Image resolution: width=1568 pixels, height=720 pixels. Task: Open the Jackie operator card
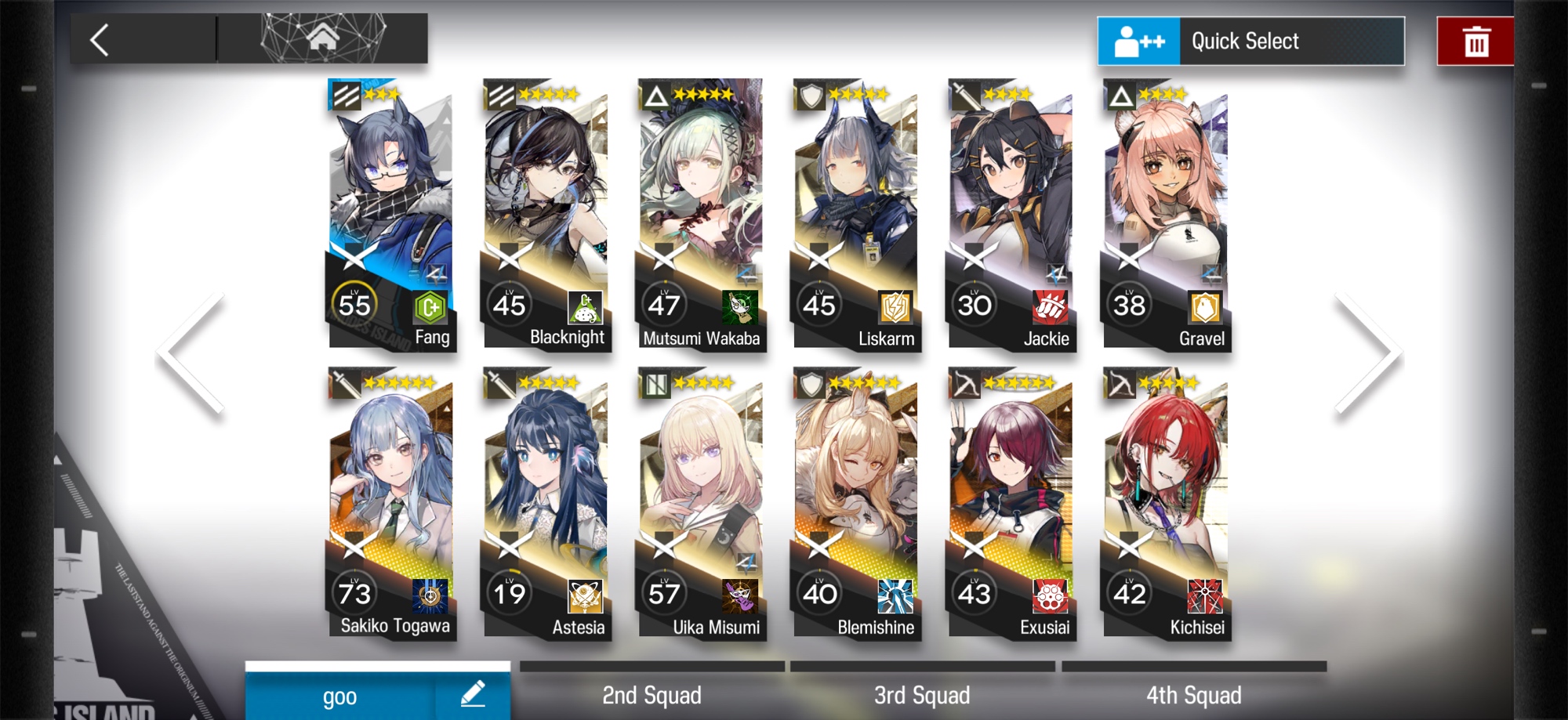[1011, 212]
